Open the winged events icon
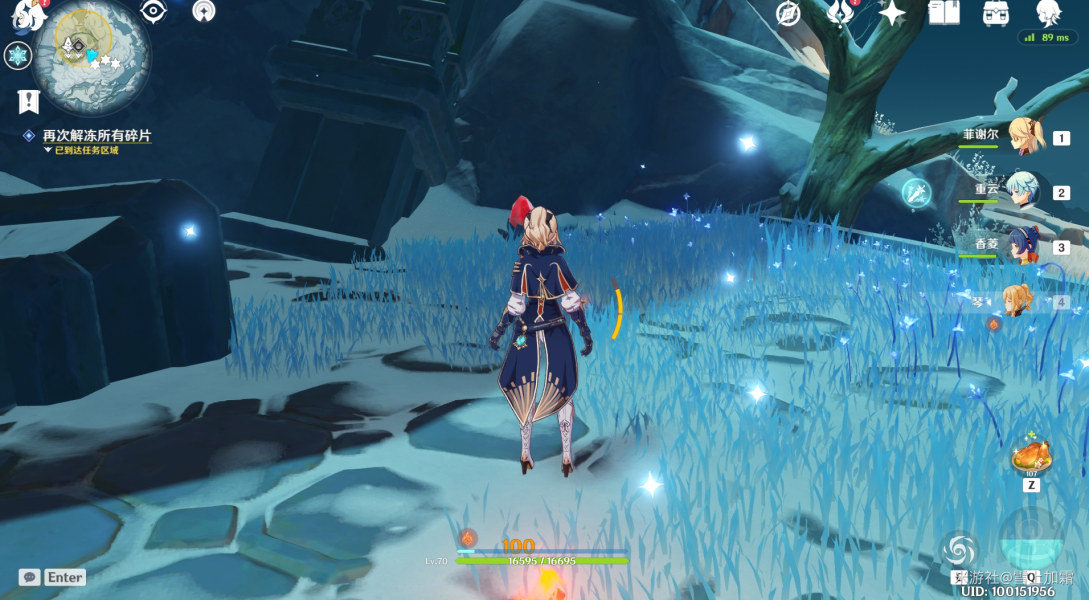The width and height of the screenshot is (1089, 600). [x=840, y=14]
